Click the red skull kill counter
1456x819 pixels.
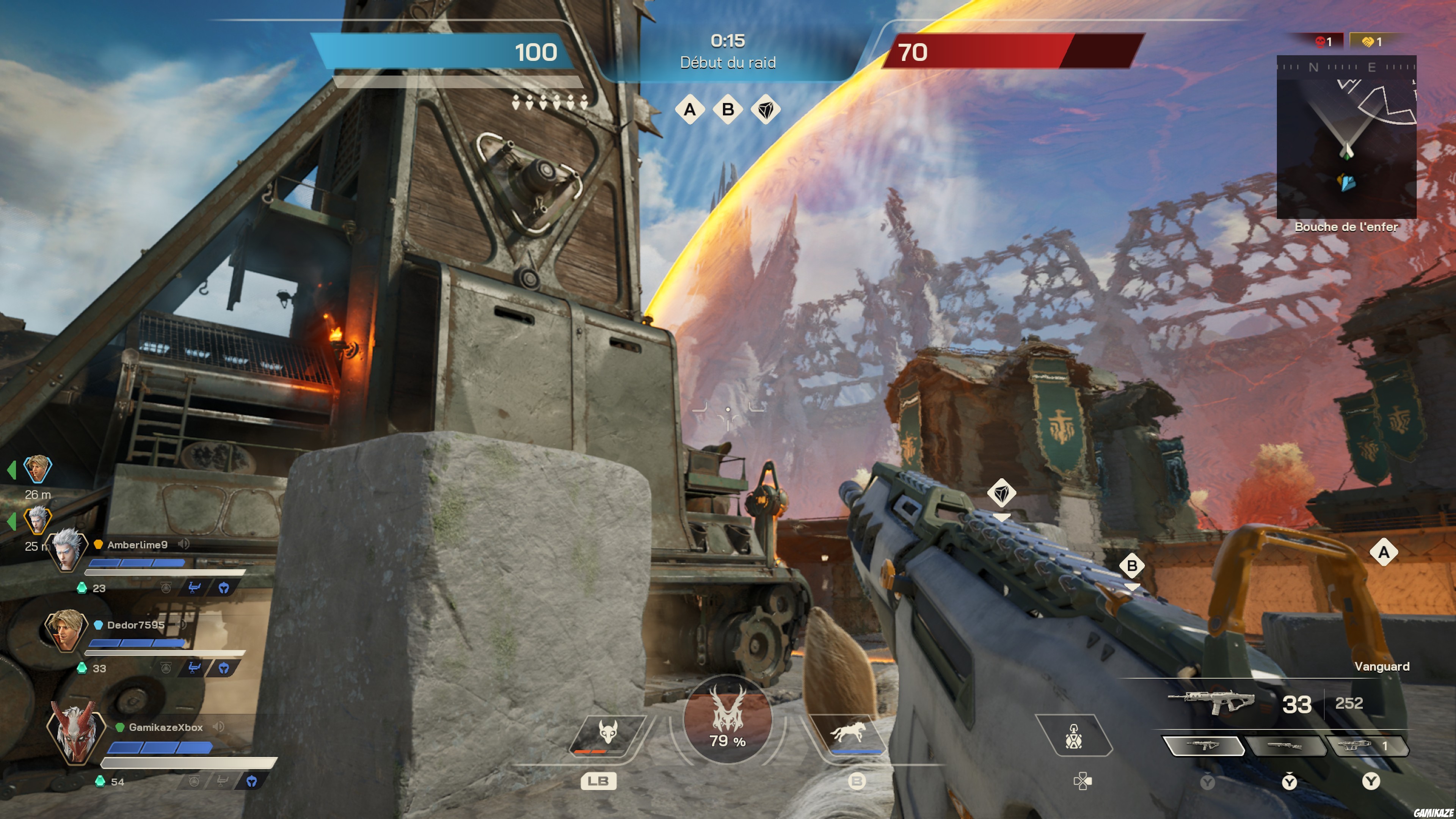pos(1323,42)
